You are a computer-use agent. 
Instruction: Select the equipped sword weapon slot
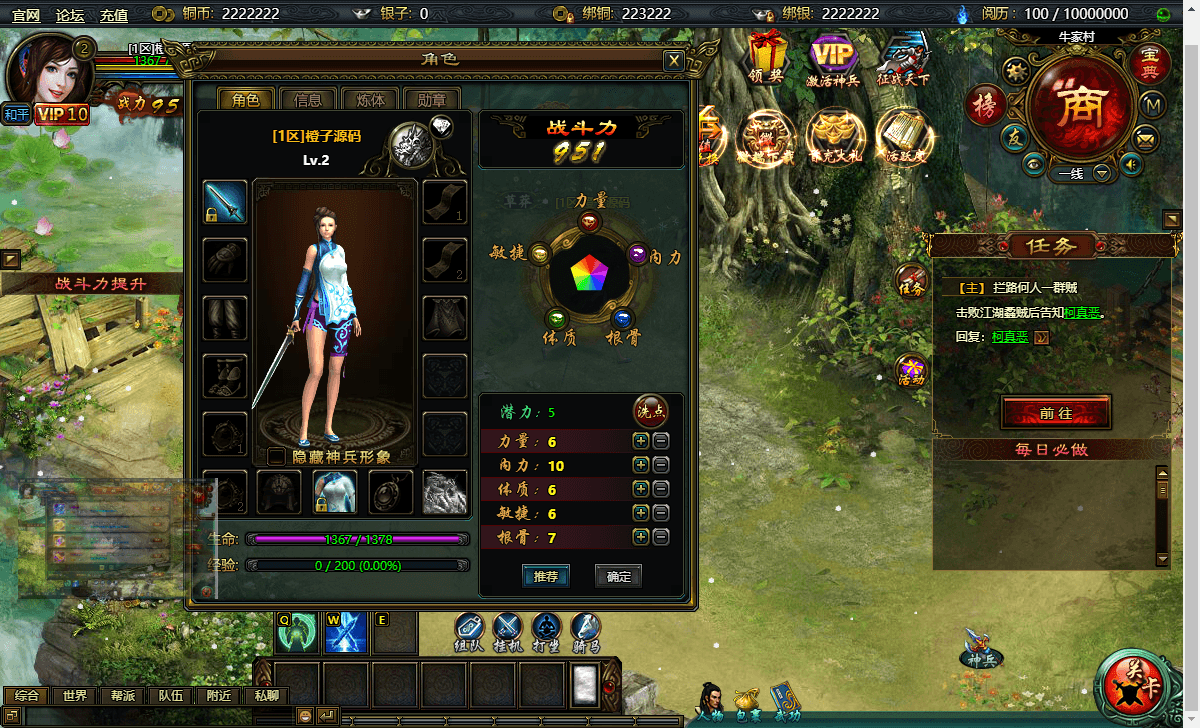pyautogui.click(x=225, y=202)
